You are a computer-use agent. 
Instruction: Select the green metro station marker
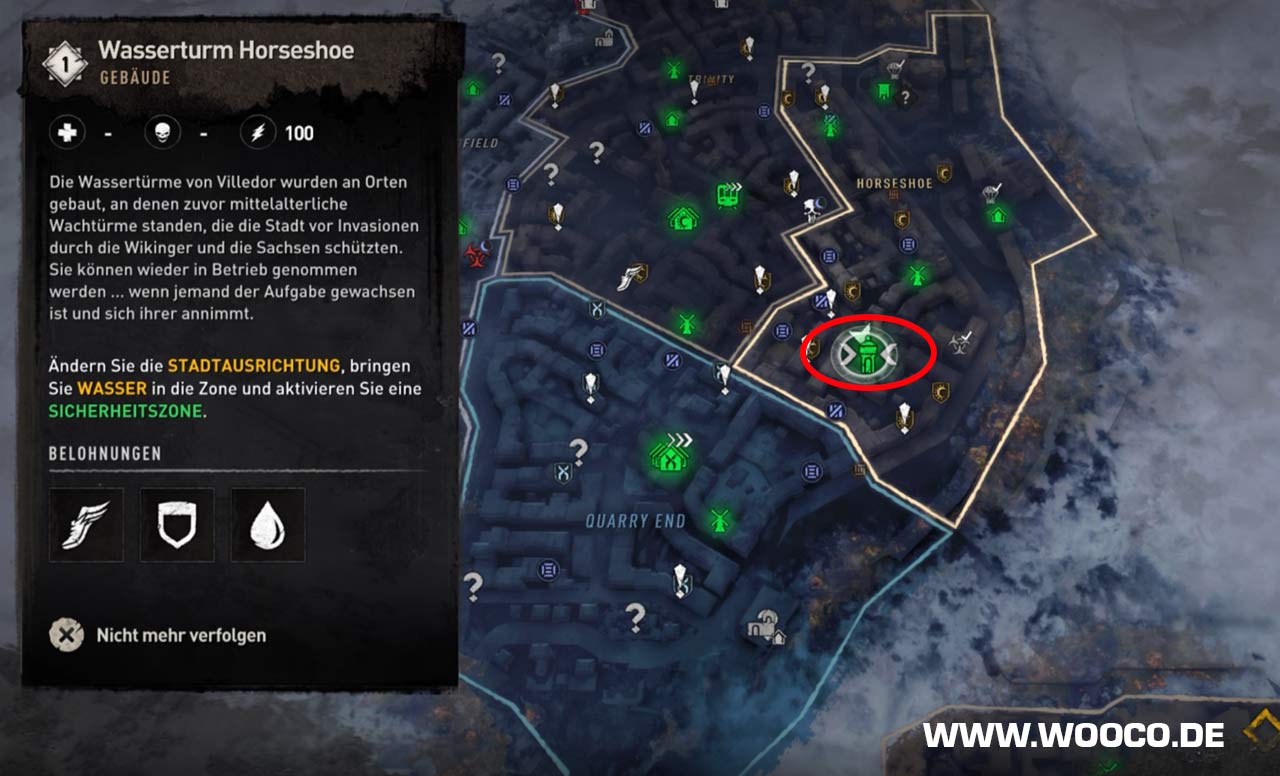click(x=729, y=194)
